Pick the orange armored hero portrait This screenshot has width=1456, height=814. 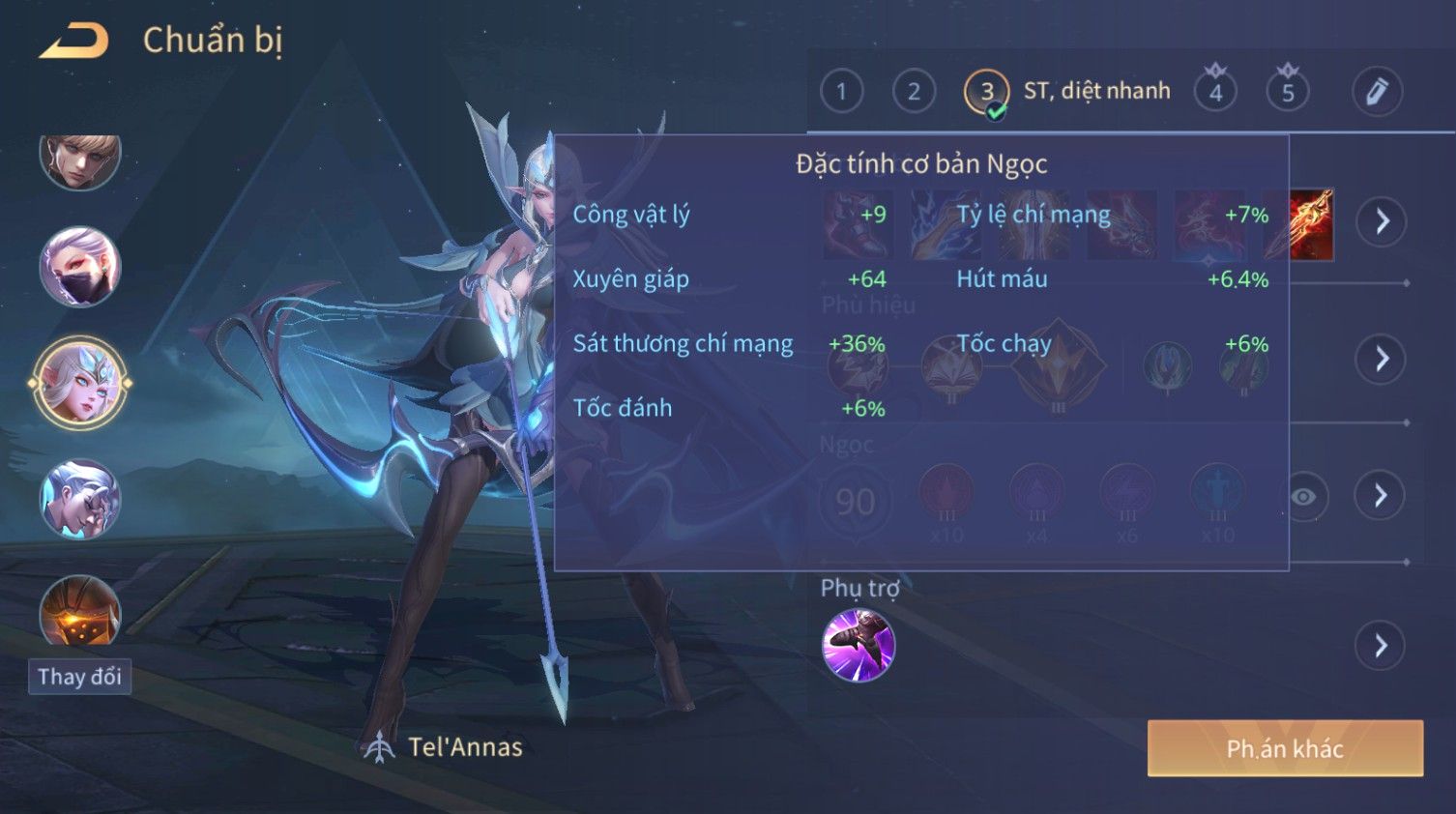point(79,611)
